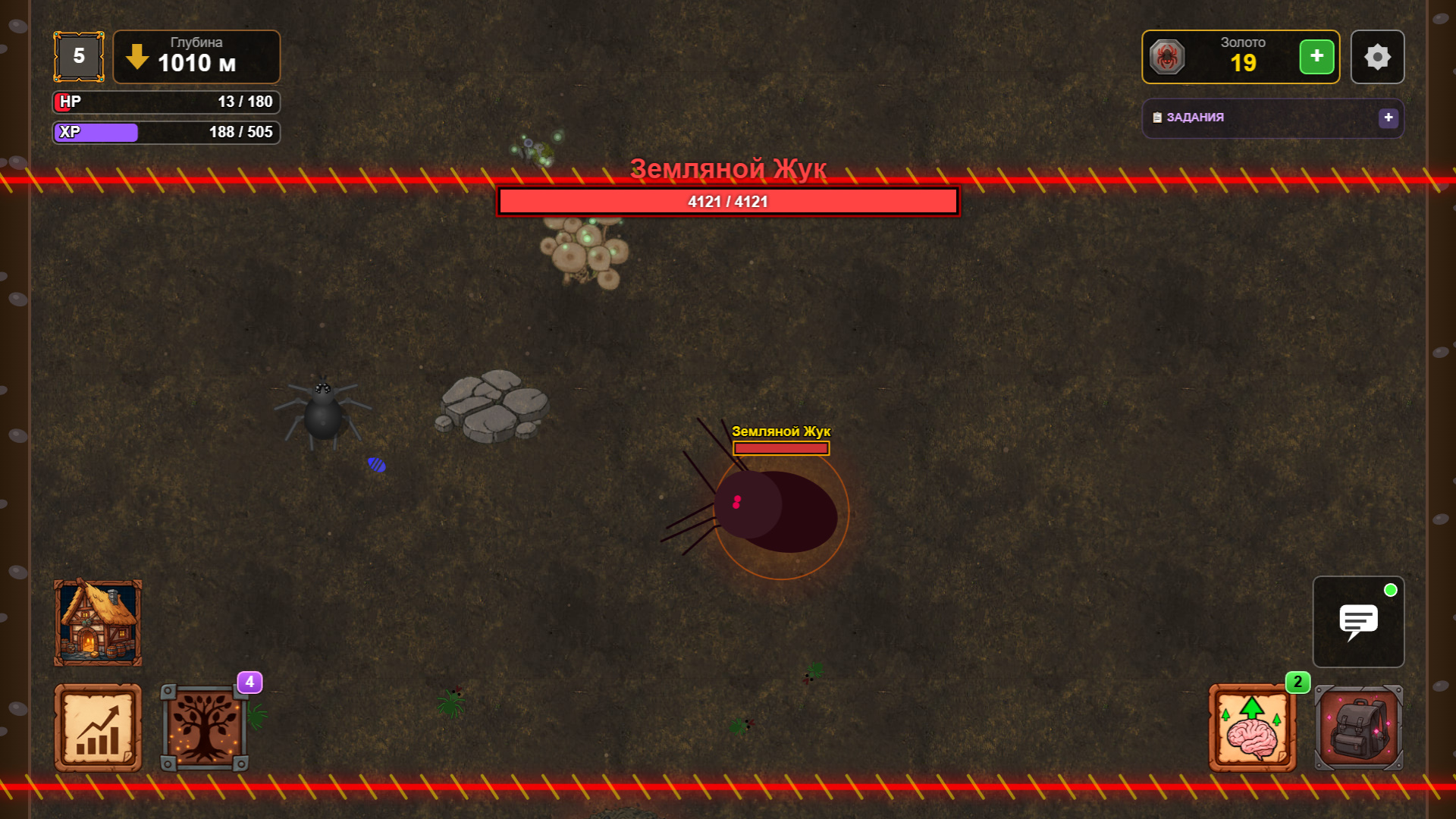
Task: Click the red spider emblem beside the gold counter
Action: [x=1168, y=56]
